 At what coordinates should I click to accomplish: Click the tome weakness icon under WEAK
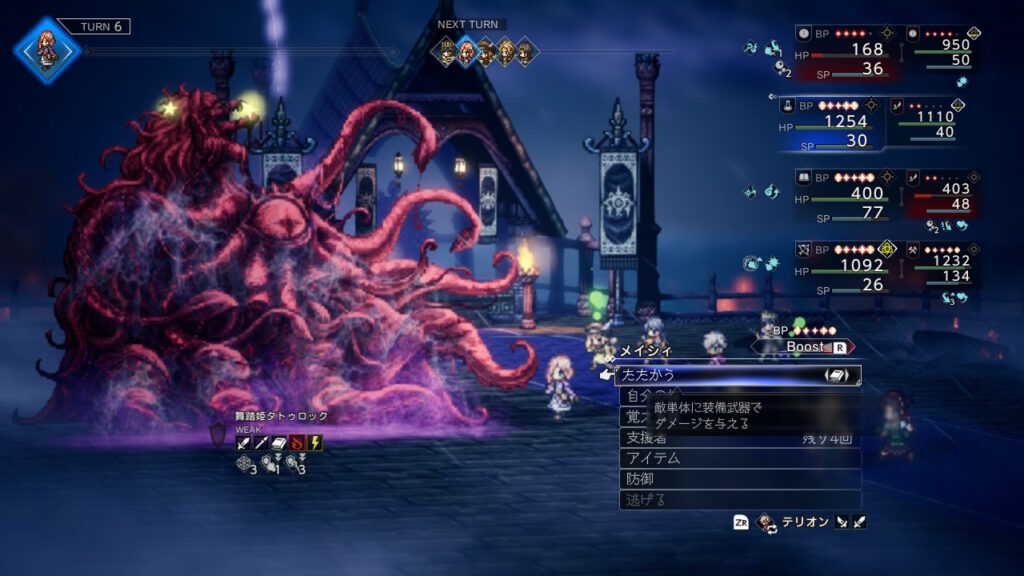279,442
